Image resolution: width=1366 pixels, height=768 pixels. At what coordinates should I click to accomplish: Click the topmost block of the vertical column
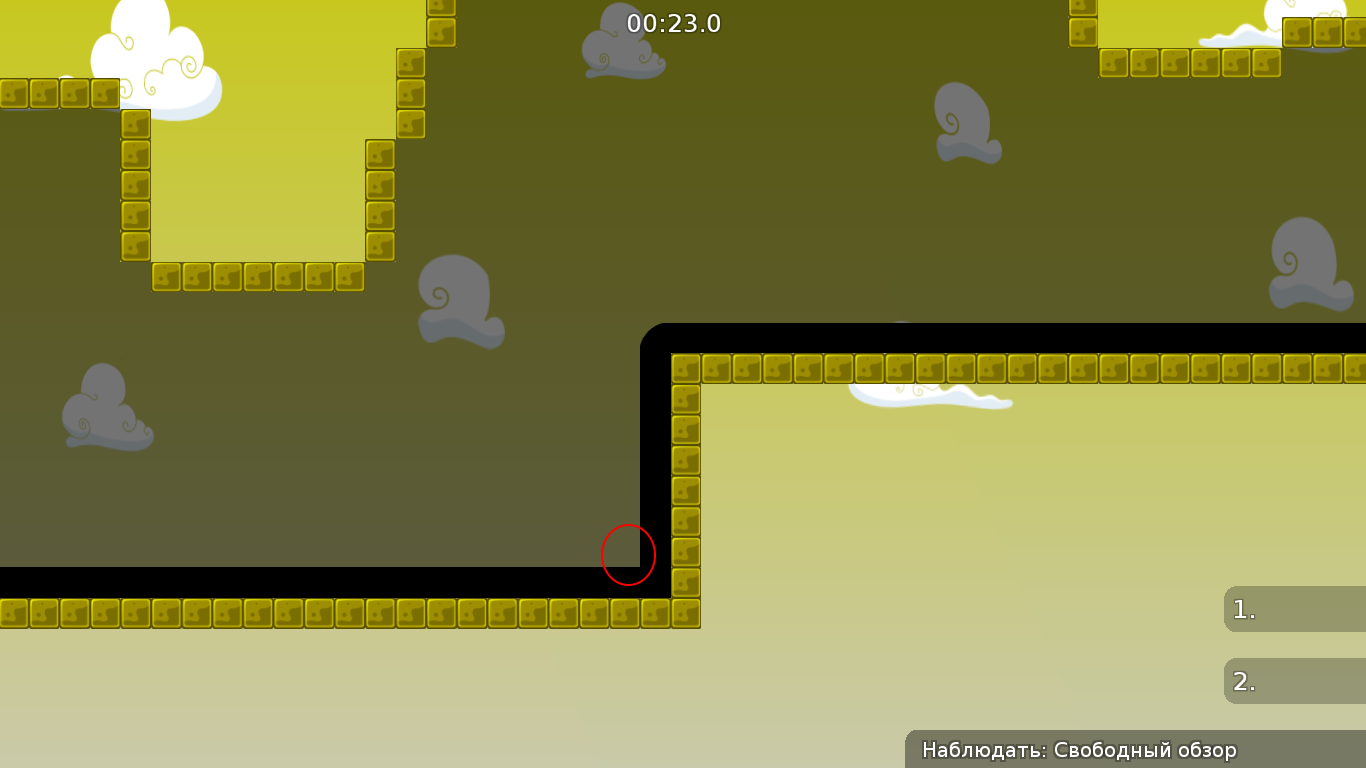(685, 368)
